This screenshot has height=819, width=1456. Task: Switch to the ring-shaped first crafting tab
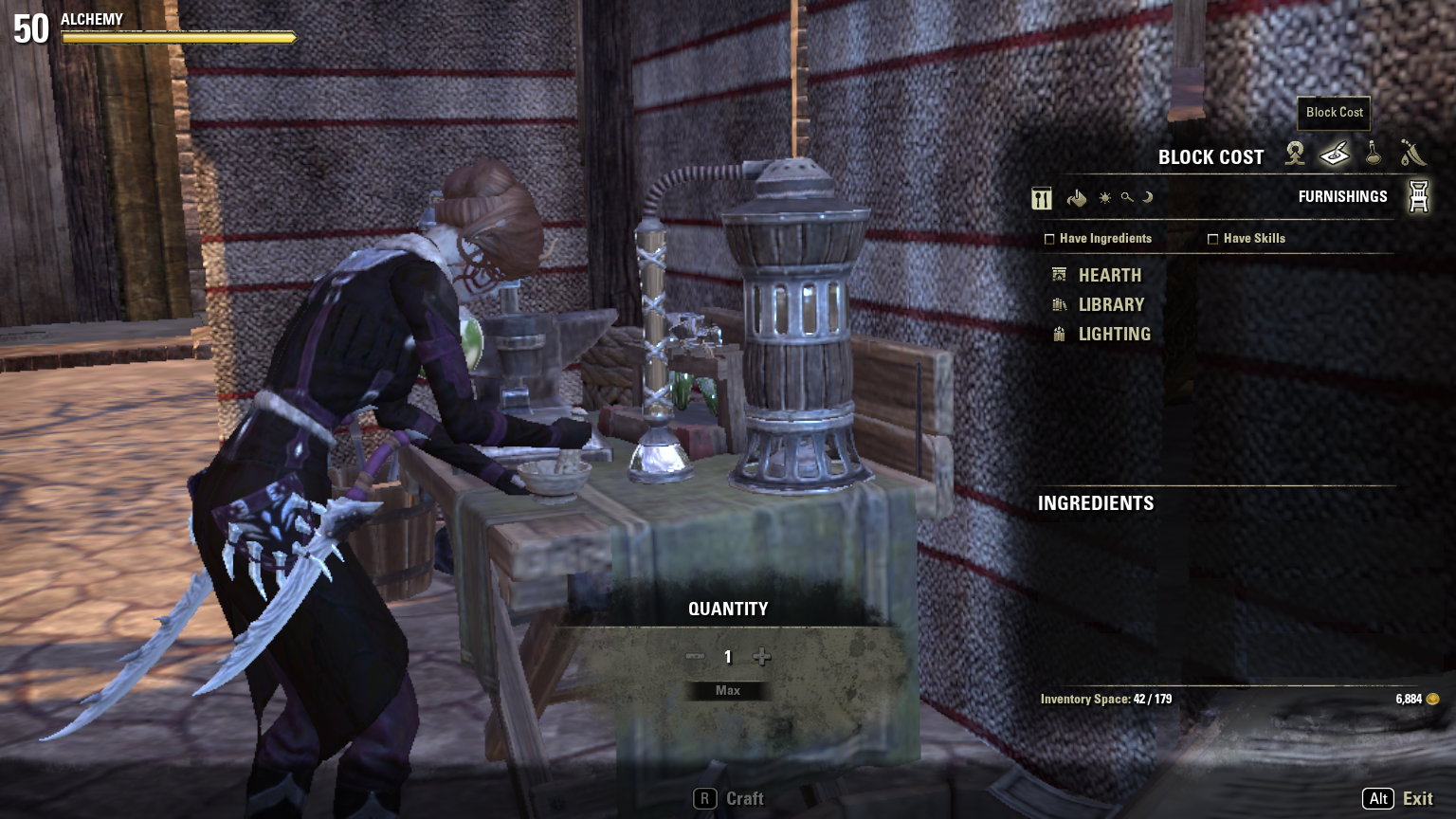tap(1295, 153)
